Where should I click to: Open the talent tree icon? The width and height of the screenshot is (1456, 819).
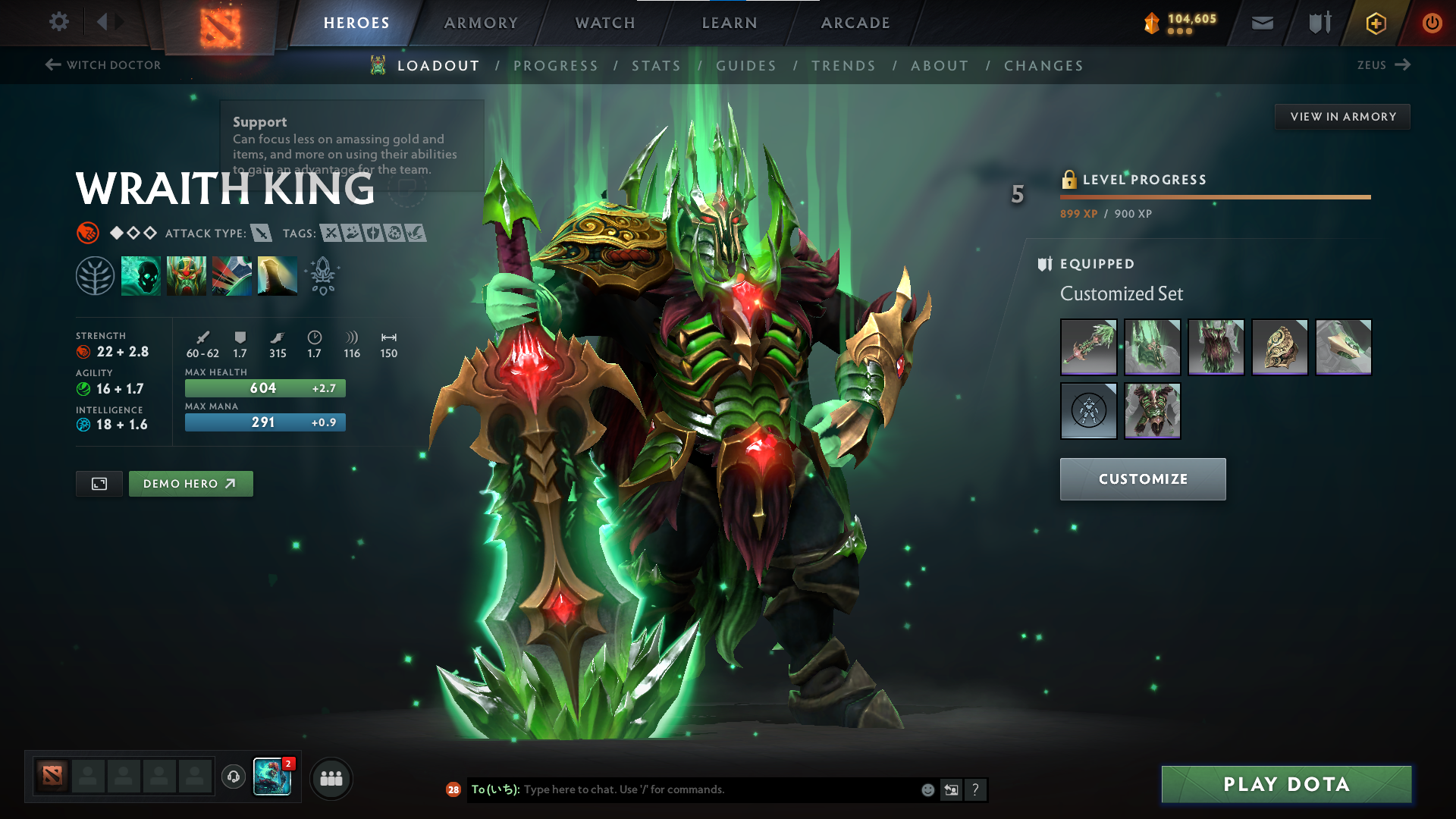(x=95, y=275)
